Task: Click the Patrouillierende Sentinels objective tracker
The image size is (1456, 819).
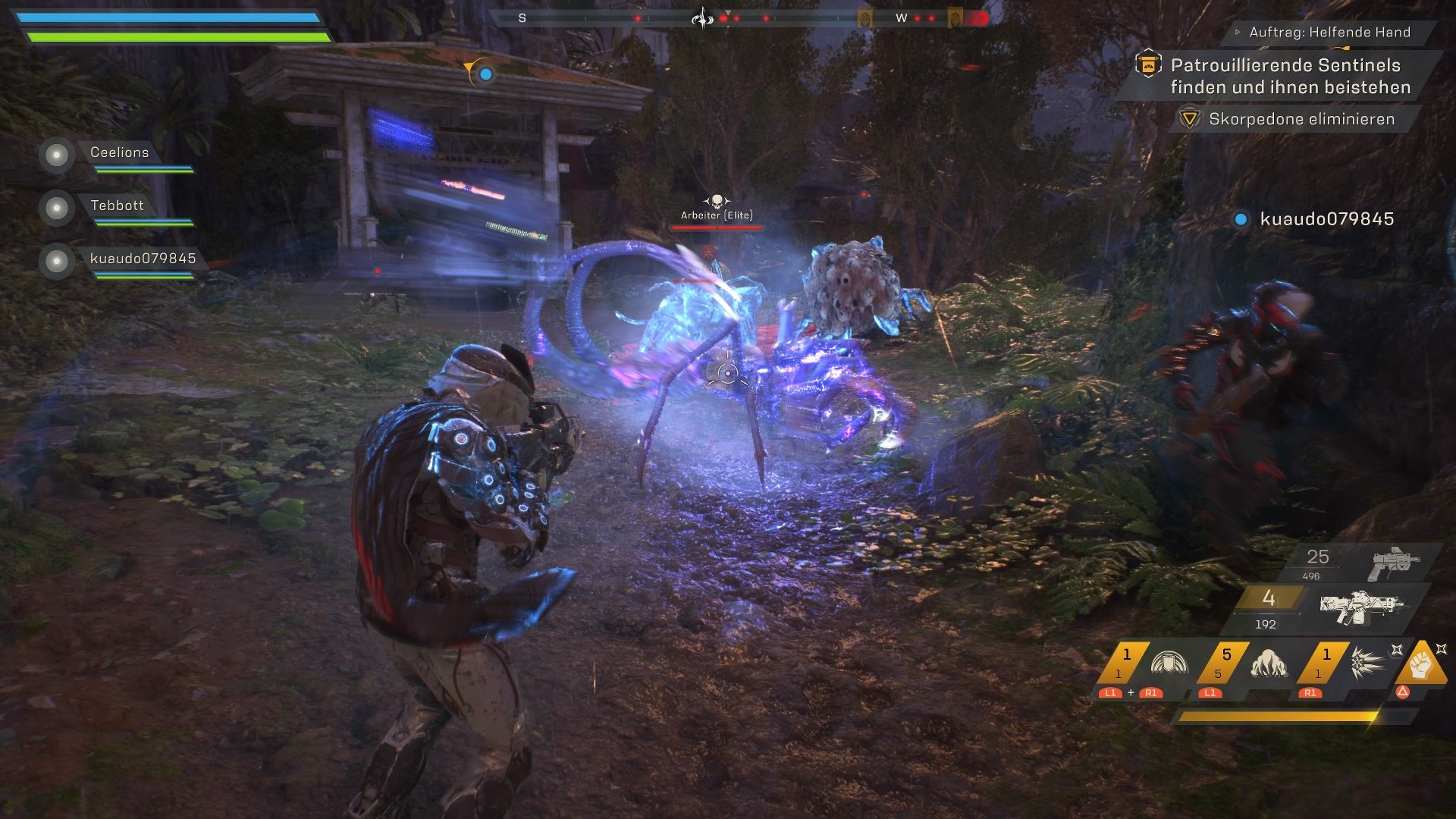Action: (x=1289, y=76)
